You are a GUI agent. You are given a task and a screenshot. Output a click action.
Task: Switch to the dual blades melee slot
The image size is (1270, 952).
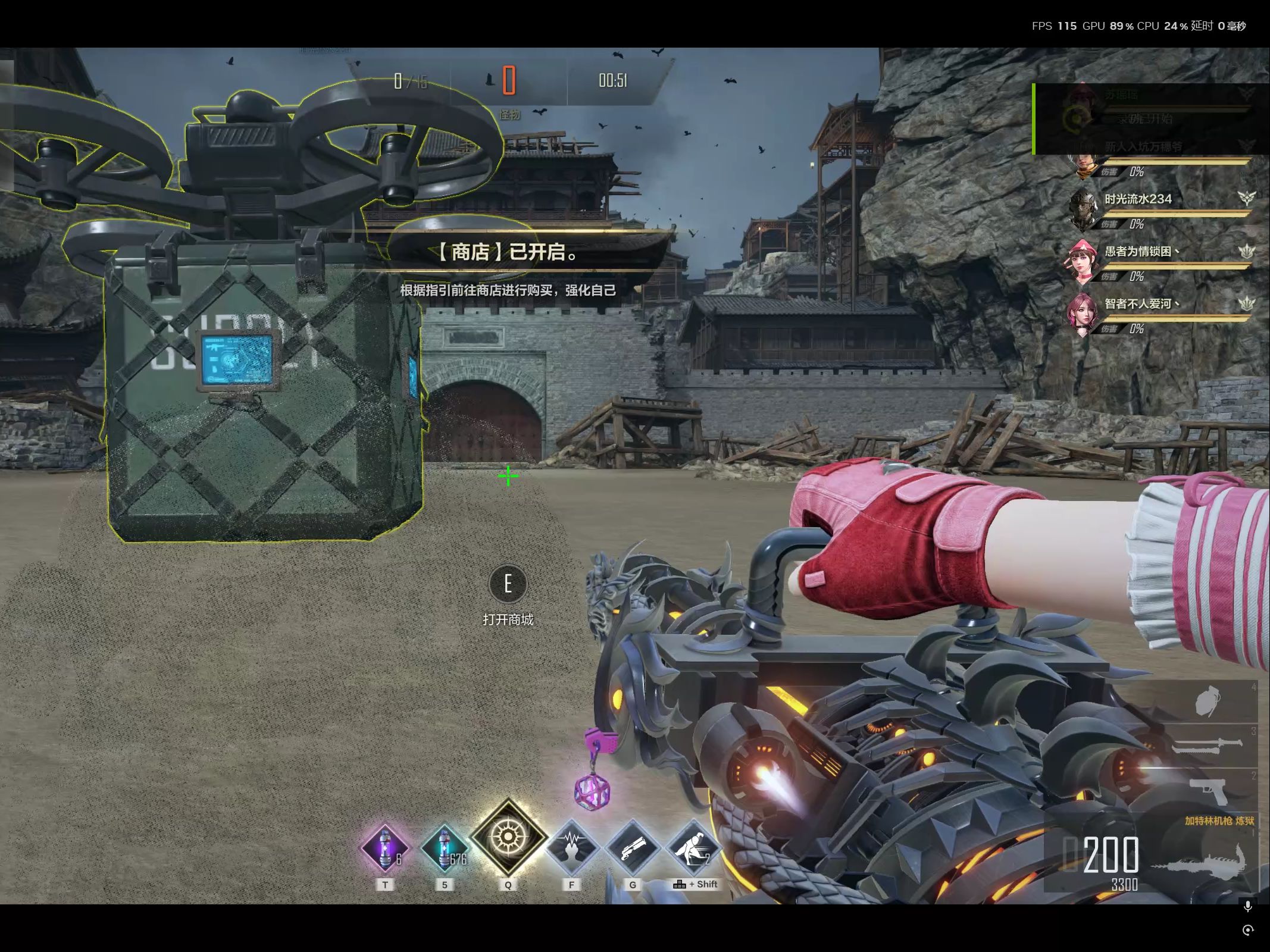[x=1208, y=746]
